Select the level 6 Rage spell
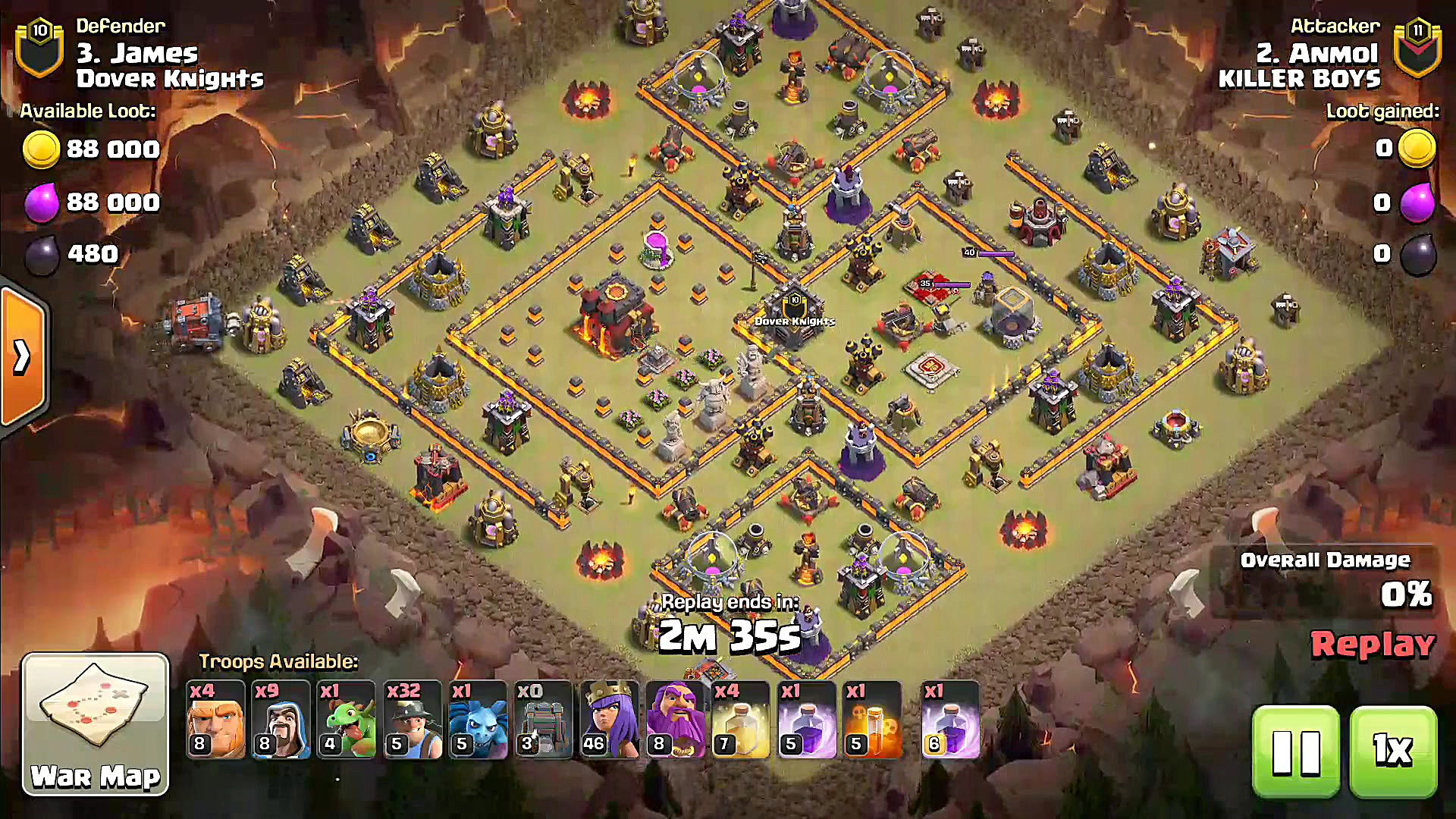 point(950,720)
